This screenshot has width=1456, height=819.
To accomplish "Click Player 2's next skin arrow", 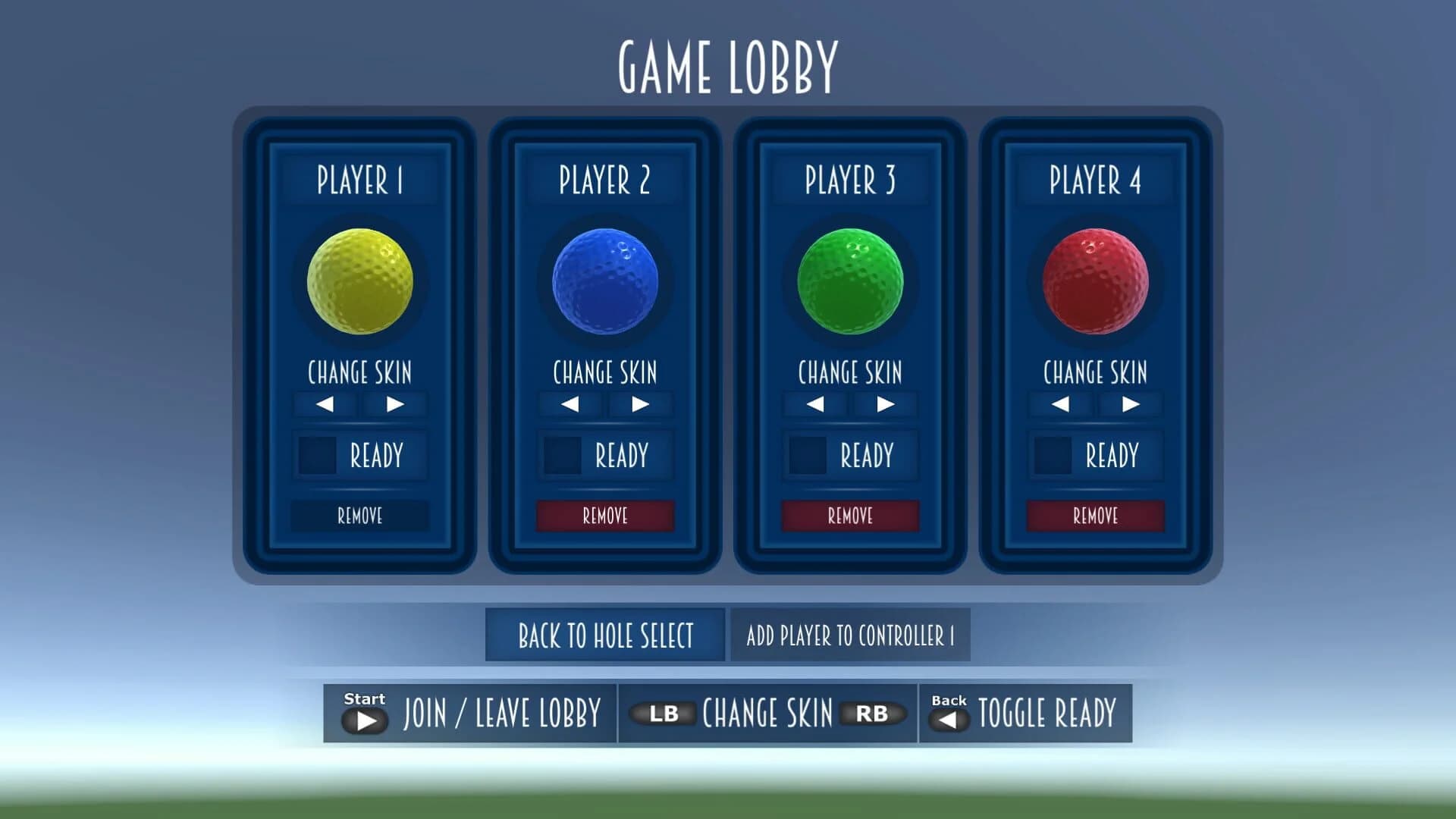I will click(642, 404).
